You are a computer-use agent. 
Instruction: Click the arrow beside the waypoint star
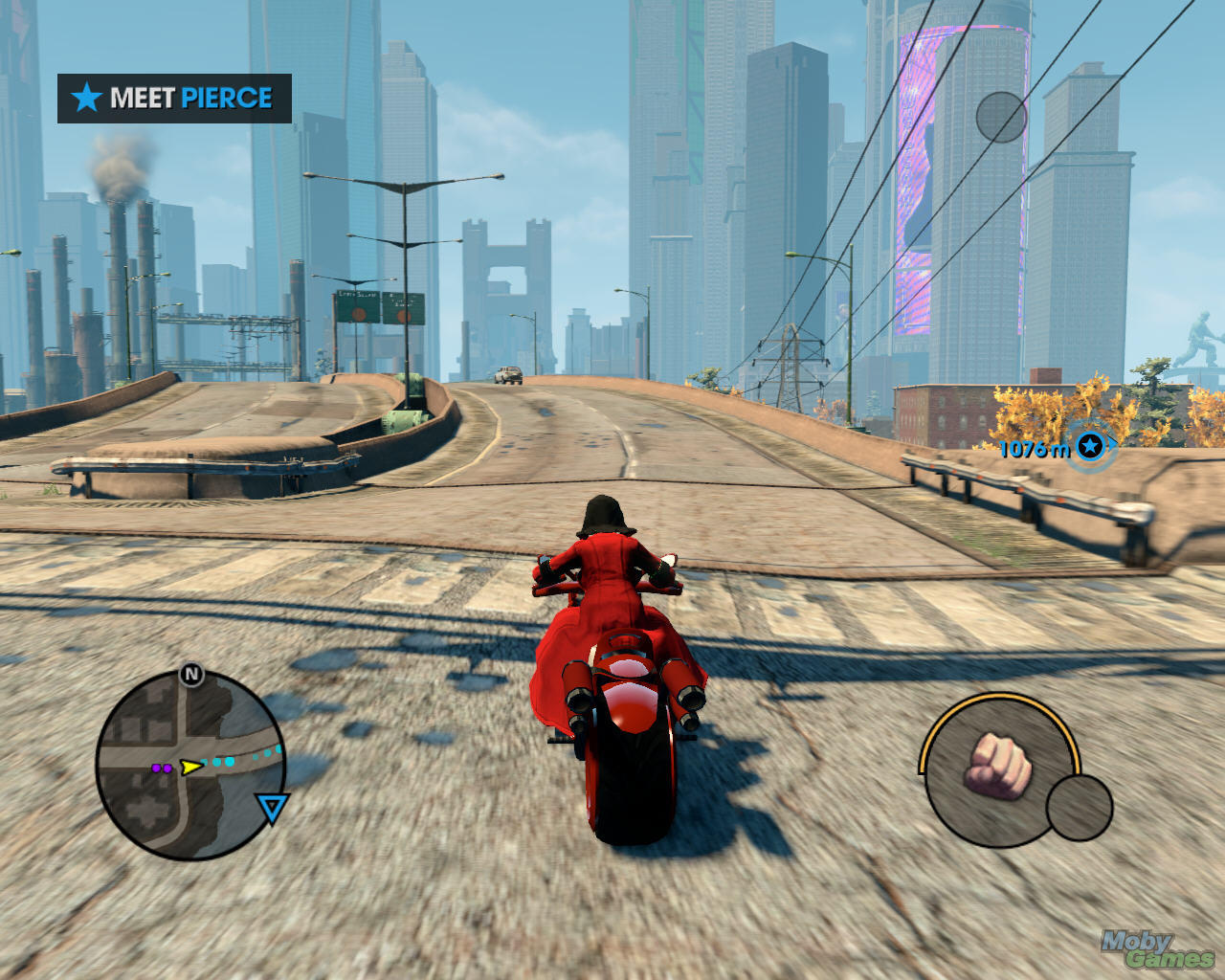(x=1112, y=444)
